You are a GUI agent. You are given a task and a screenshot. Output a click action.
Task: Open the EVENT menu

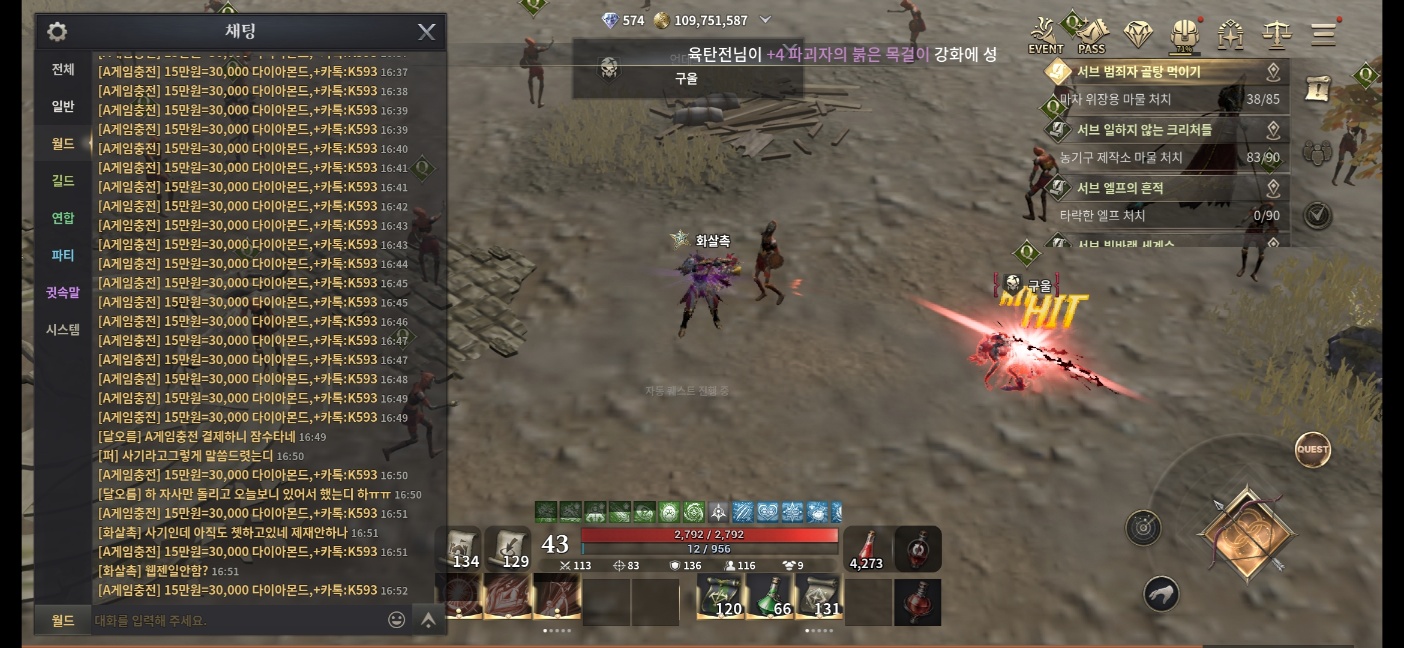1045,35
